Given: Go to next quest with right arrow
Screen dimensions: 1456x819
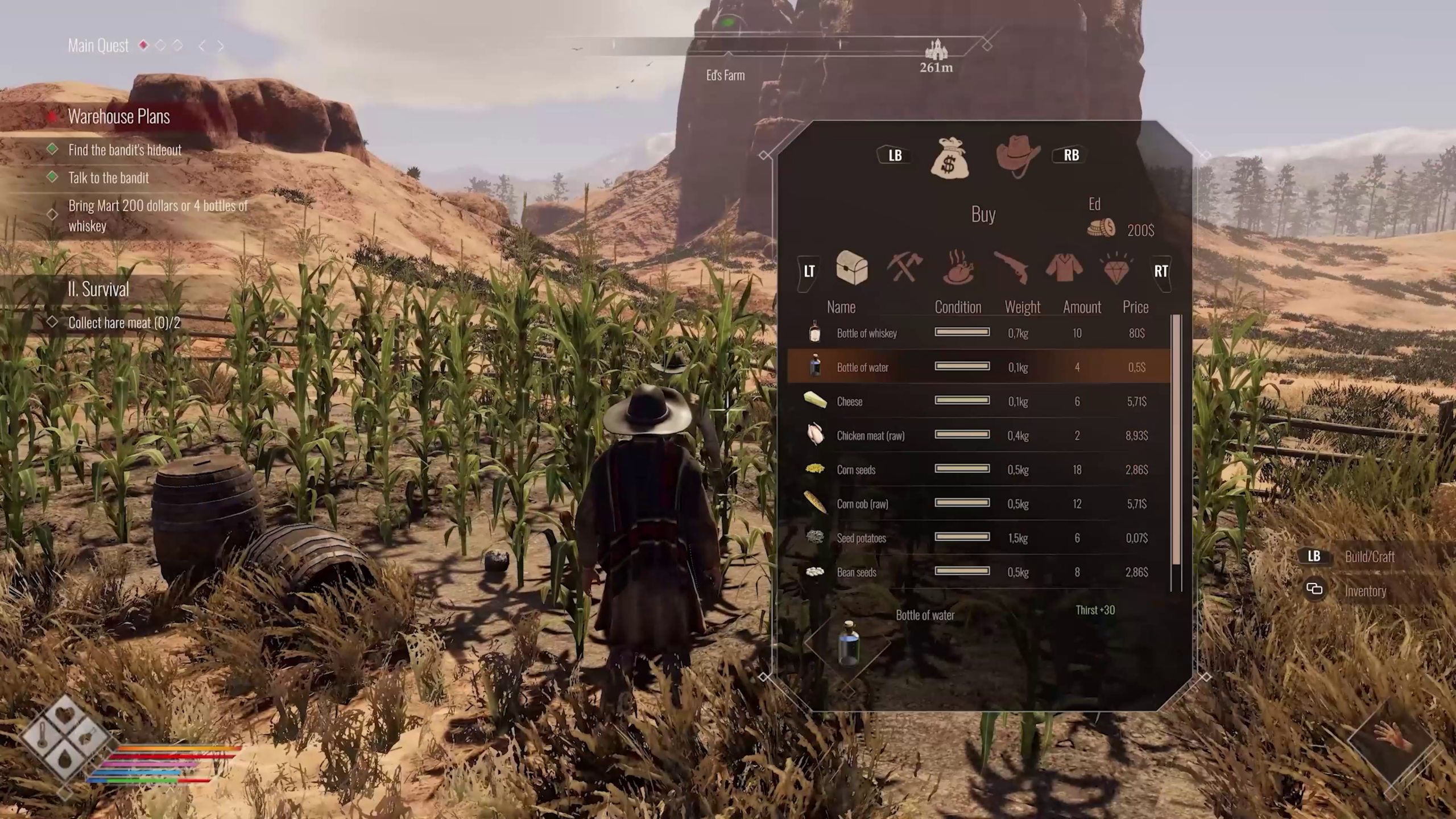Looking at the screenshot, I should point(221,46).
